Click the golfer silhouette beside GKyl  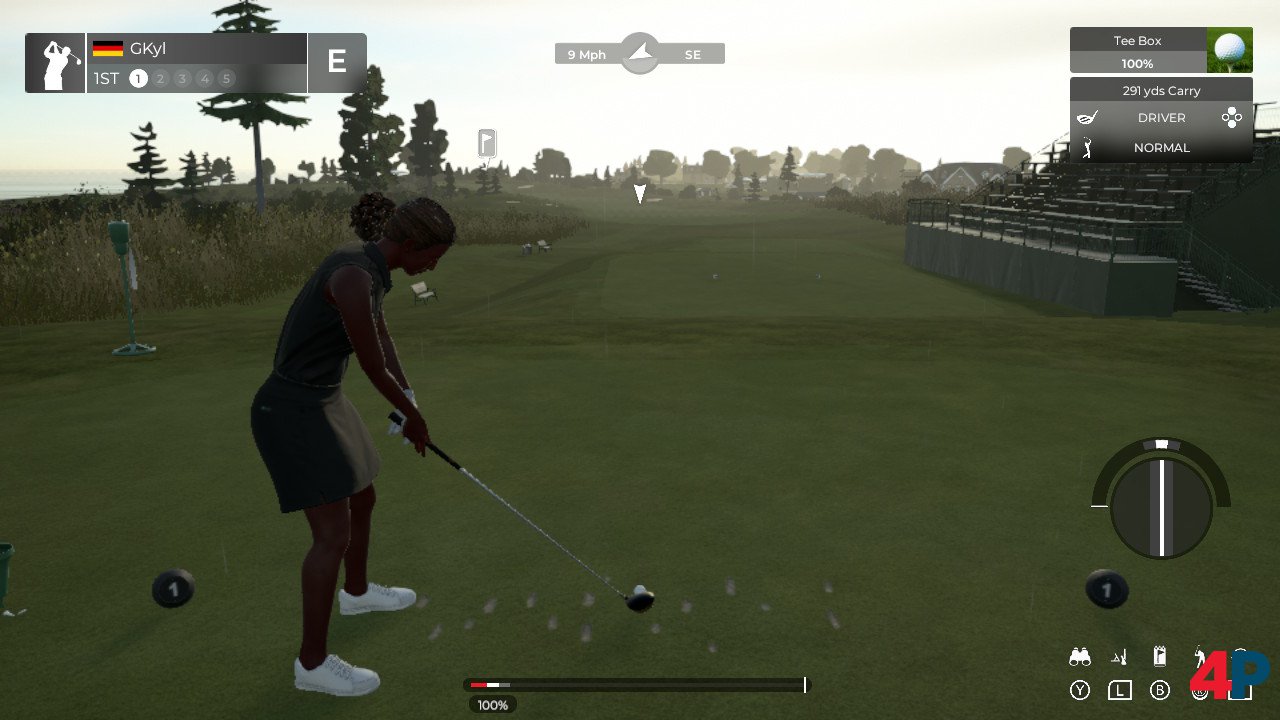56,63
